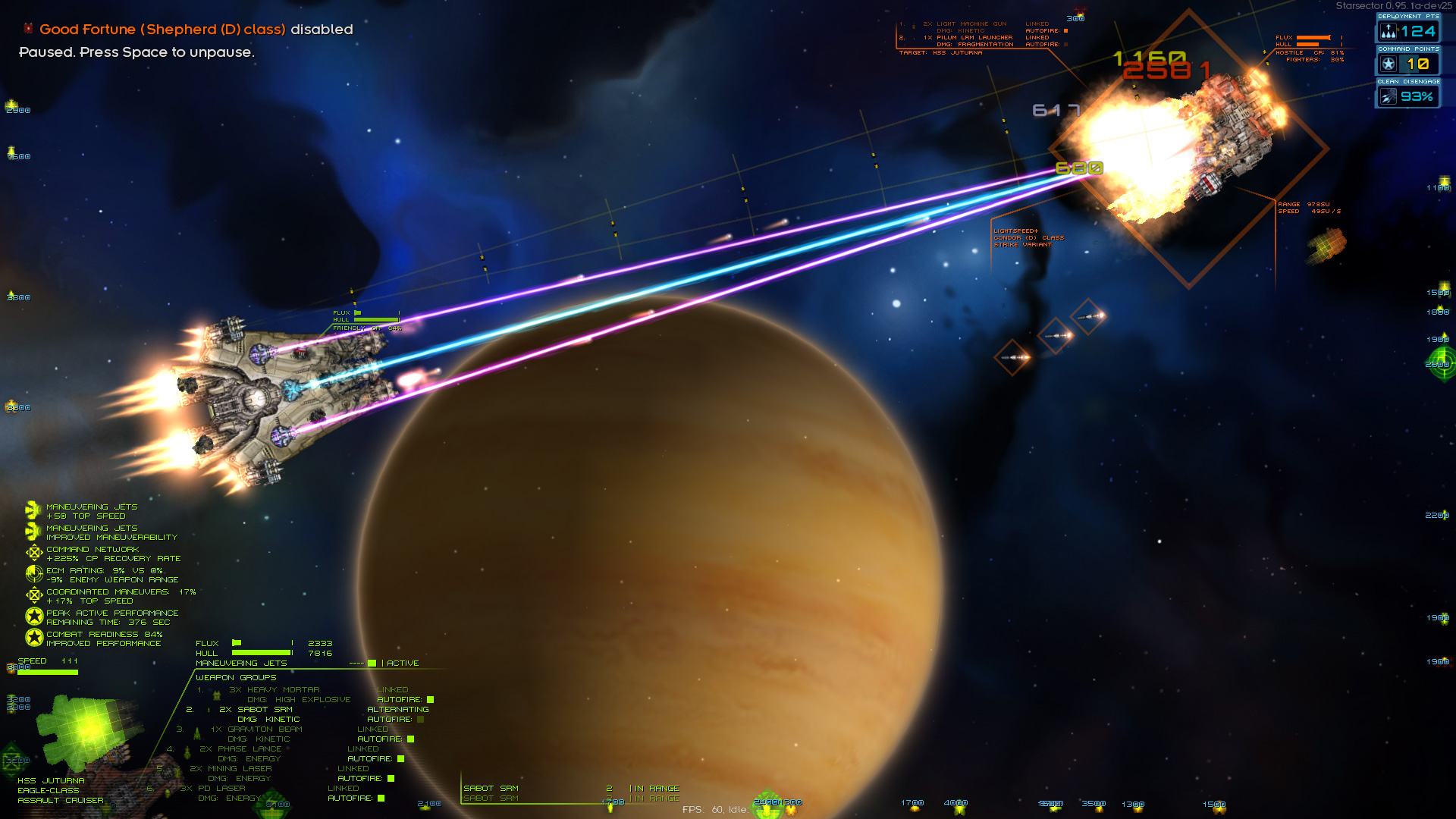This screenshot has width=1456, height=819.
Task: Toggle autofire for the PD Laser group
Action: pyautogui.click(x=381, y=798)
